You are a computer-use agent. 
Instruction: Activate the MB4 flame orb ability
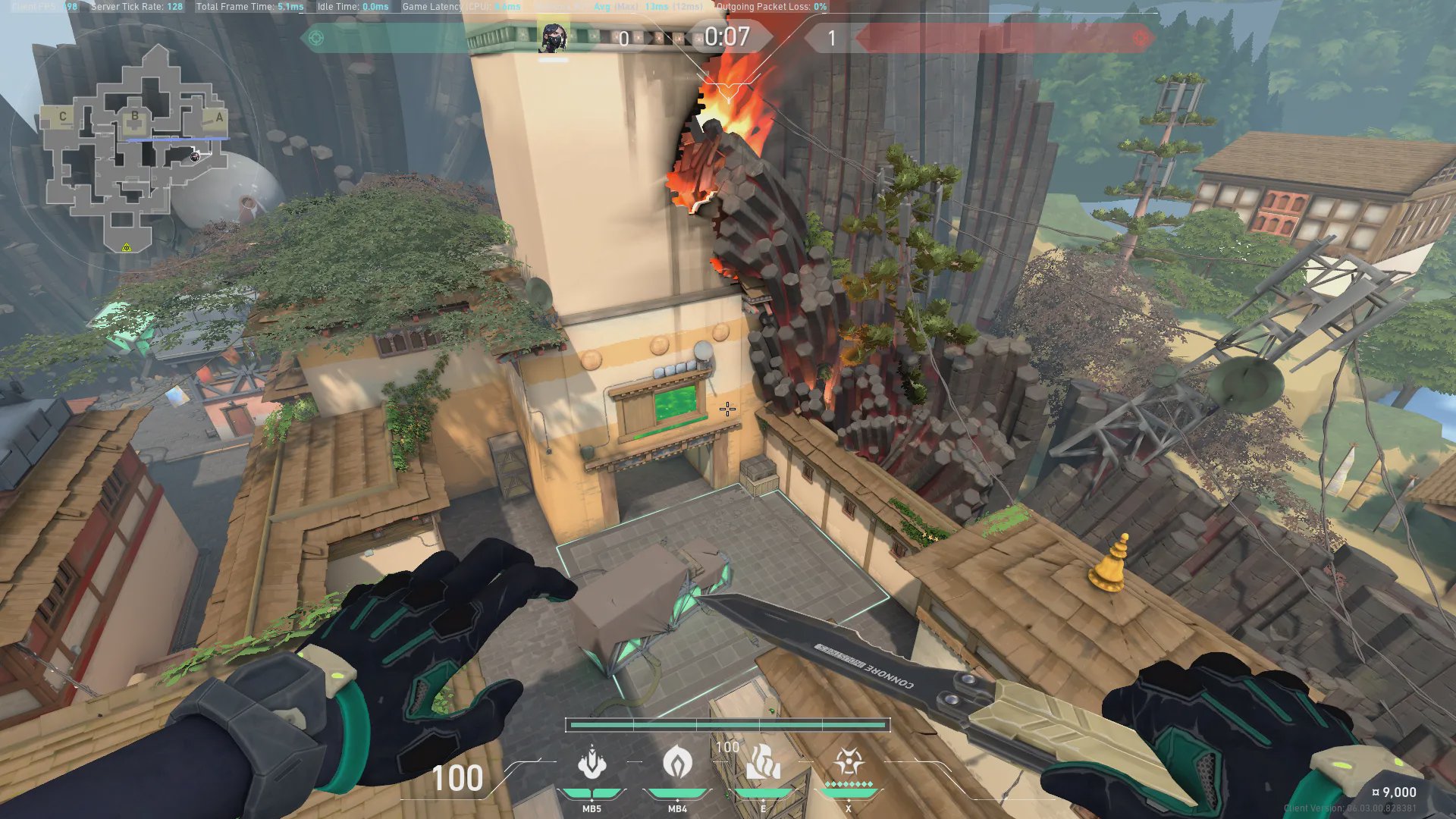point(677,762)
